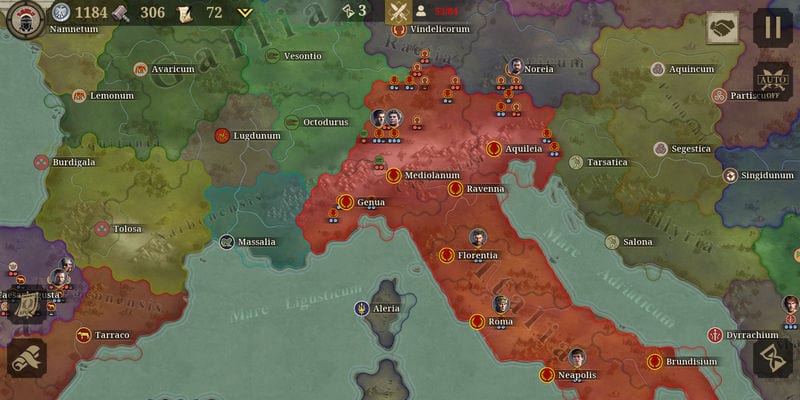This screenshot has height=400, width=800.
Task: Open the Roman faction emblem menu
Action: point(24,19)
